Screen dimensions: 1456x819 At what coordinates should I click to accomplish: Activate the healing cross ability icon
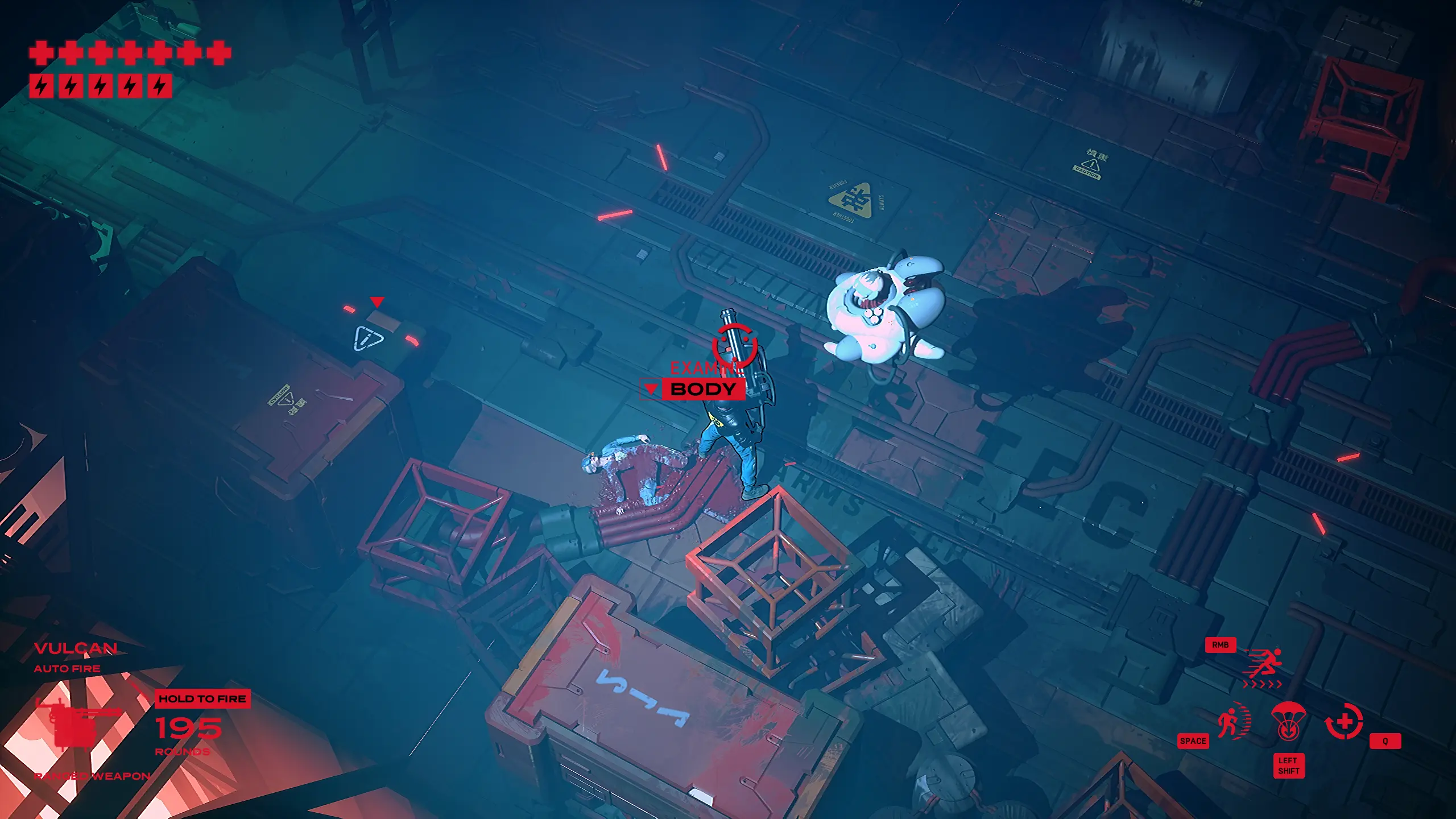1345,722
